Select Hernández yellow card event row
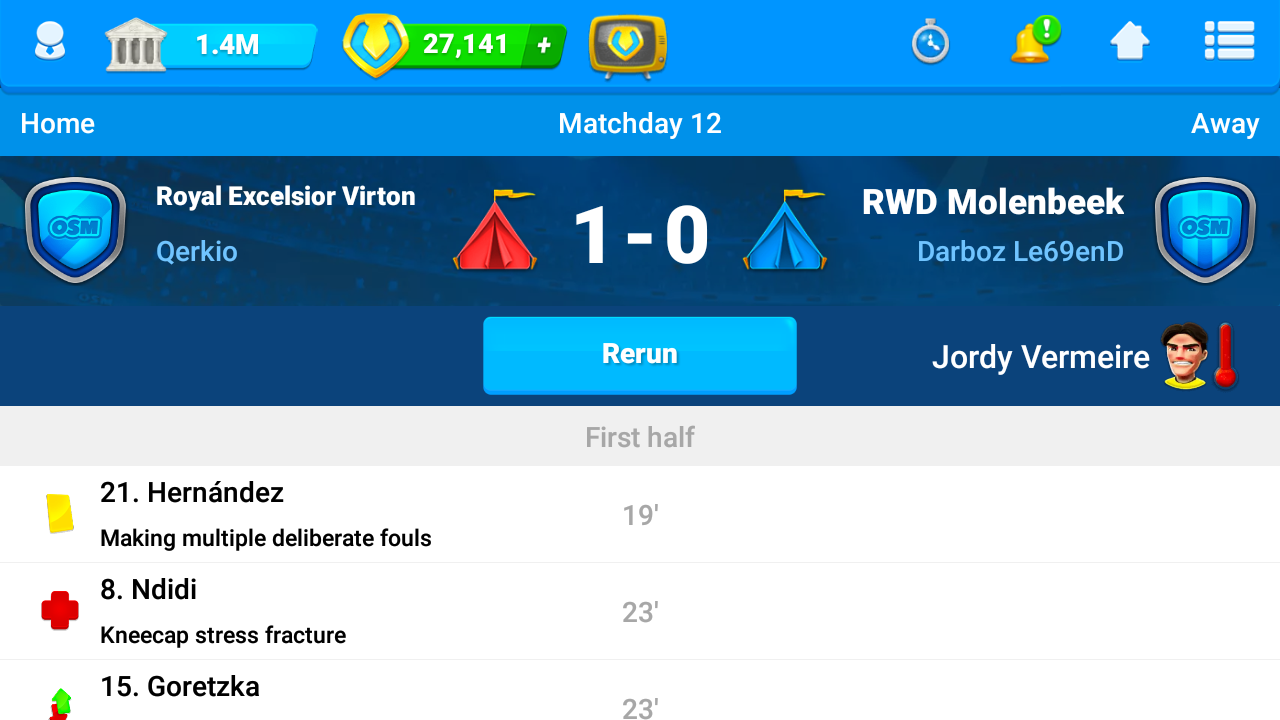 click(640, 514)
